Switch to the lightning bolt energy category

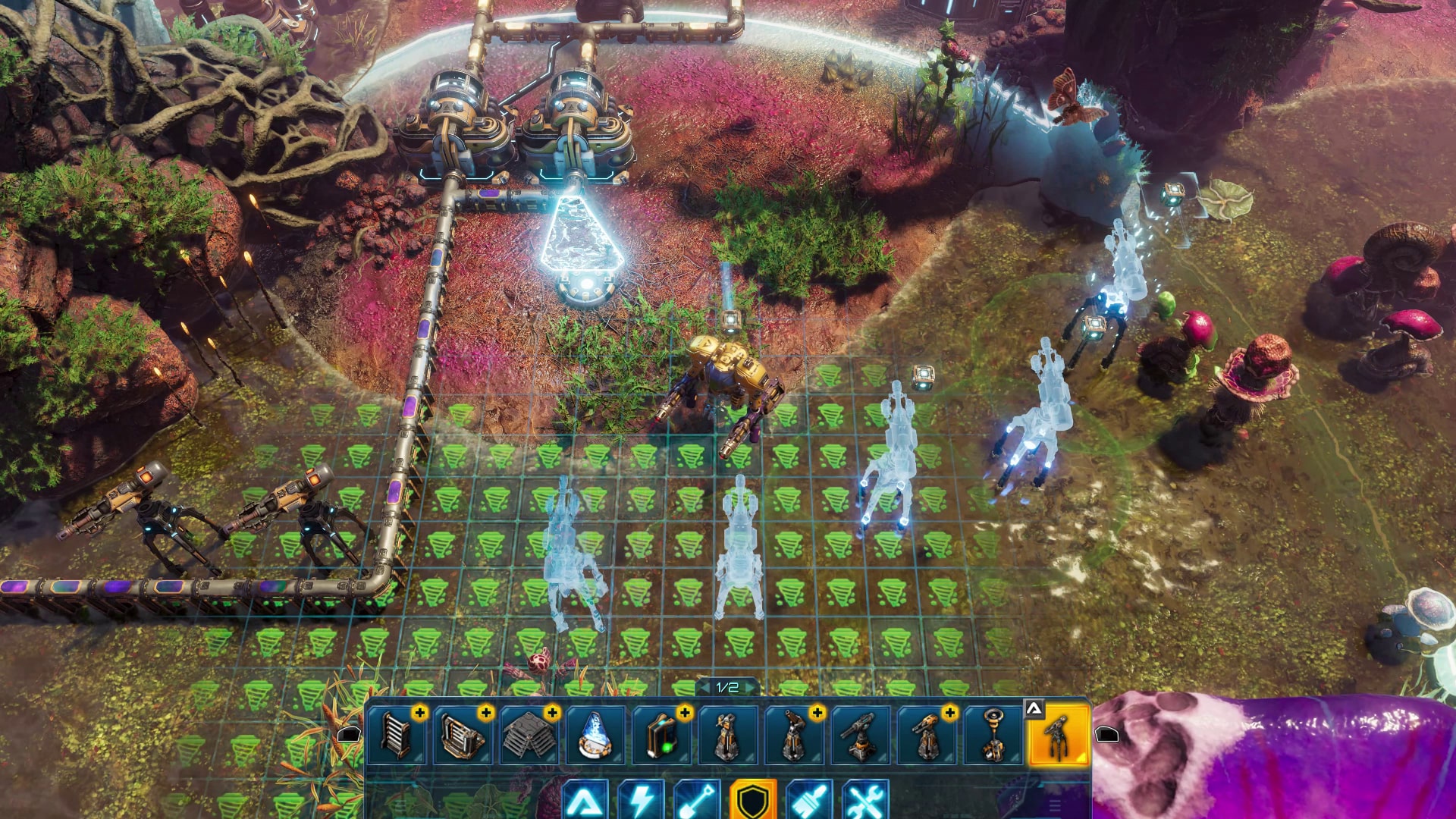point(641,801)
